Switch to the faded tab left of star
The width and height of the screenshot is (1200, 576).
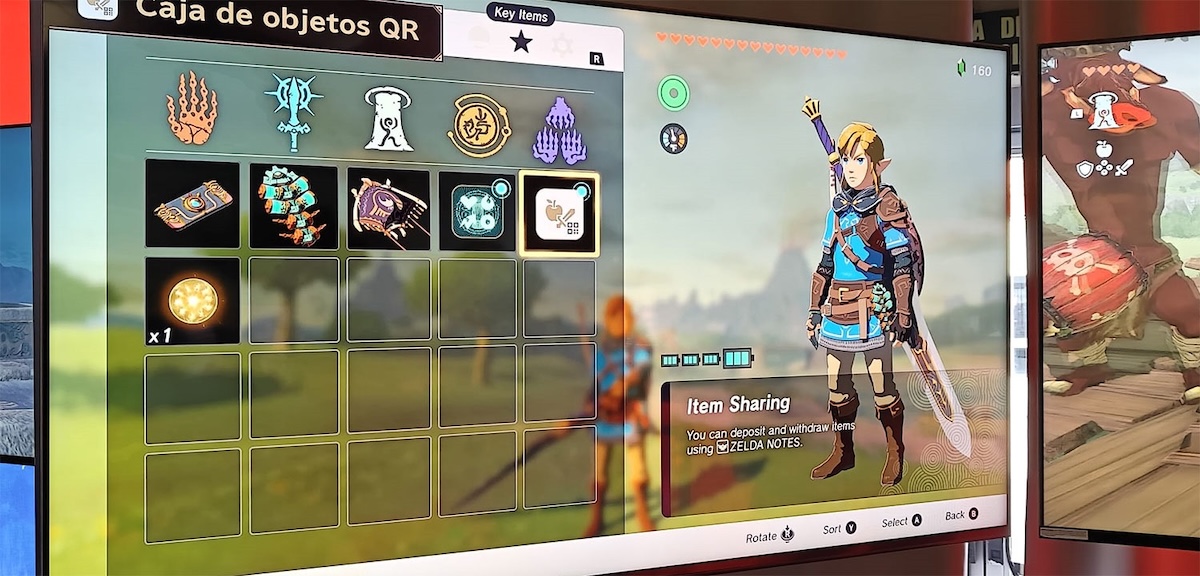coord(479,40)
